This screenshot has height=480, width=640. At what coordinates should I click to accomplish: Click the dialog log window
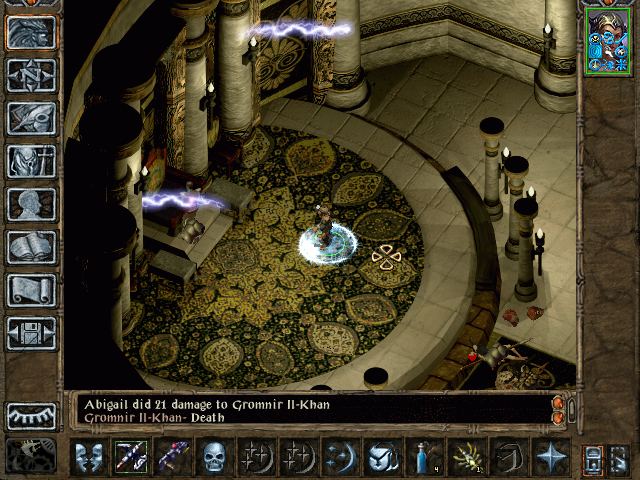coord(310,410)
